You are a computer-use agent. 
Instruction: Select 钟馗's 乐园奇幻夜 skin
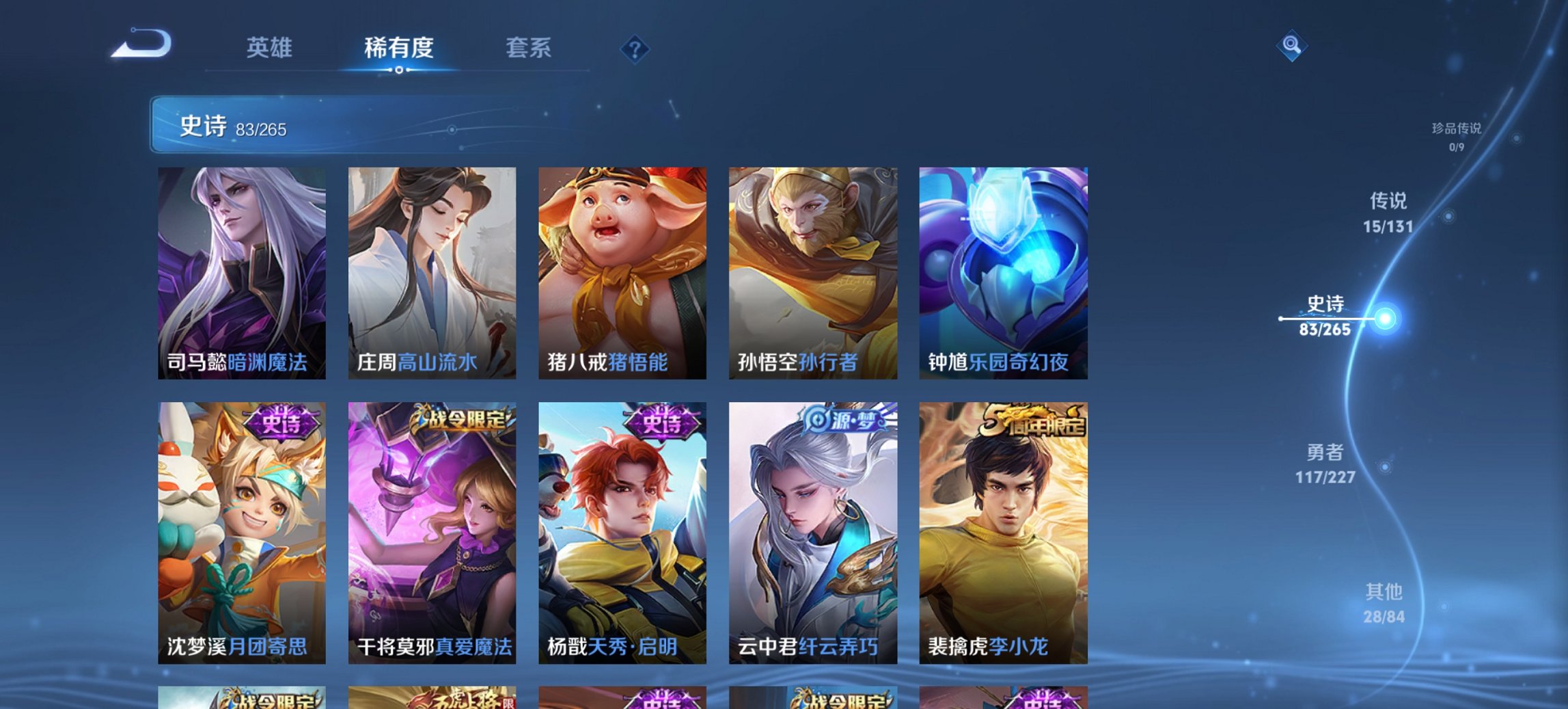pyautogui.click(x=1004, y=273)
